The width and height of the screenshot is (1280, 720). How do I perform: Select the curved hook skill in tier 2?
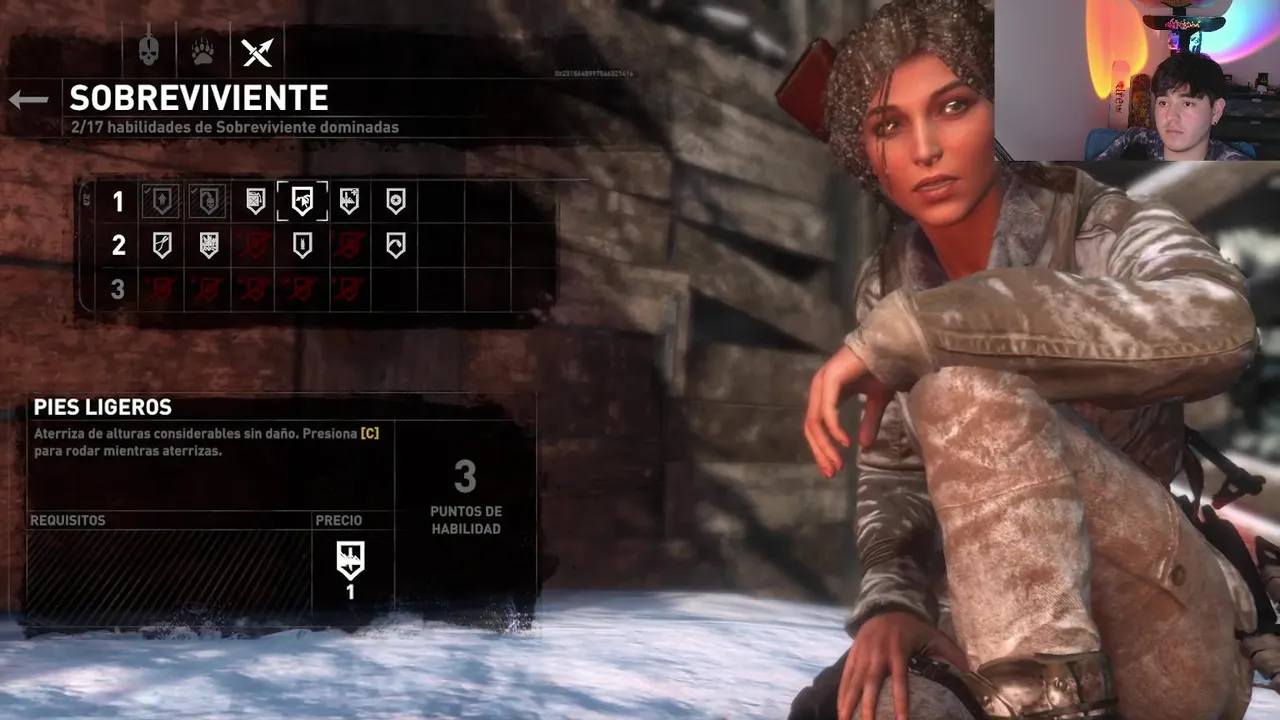click(x=396, y=245)
